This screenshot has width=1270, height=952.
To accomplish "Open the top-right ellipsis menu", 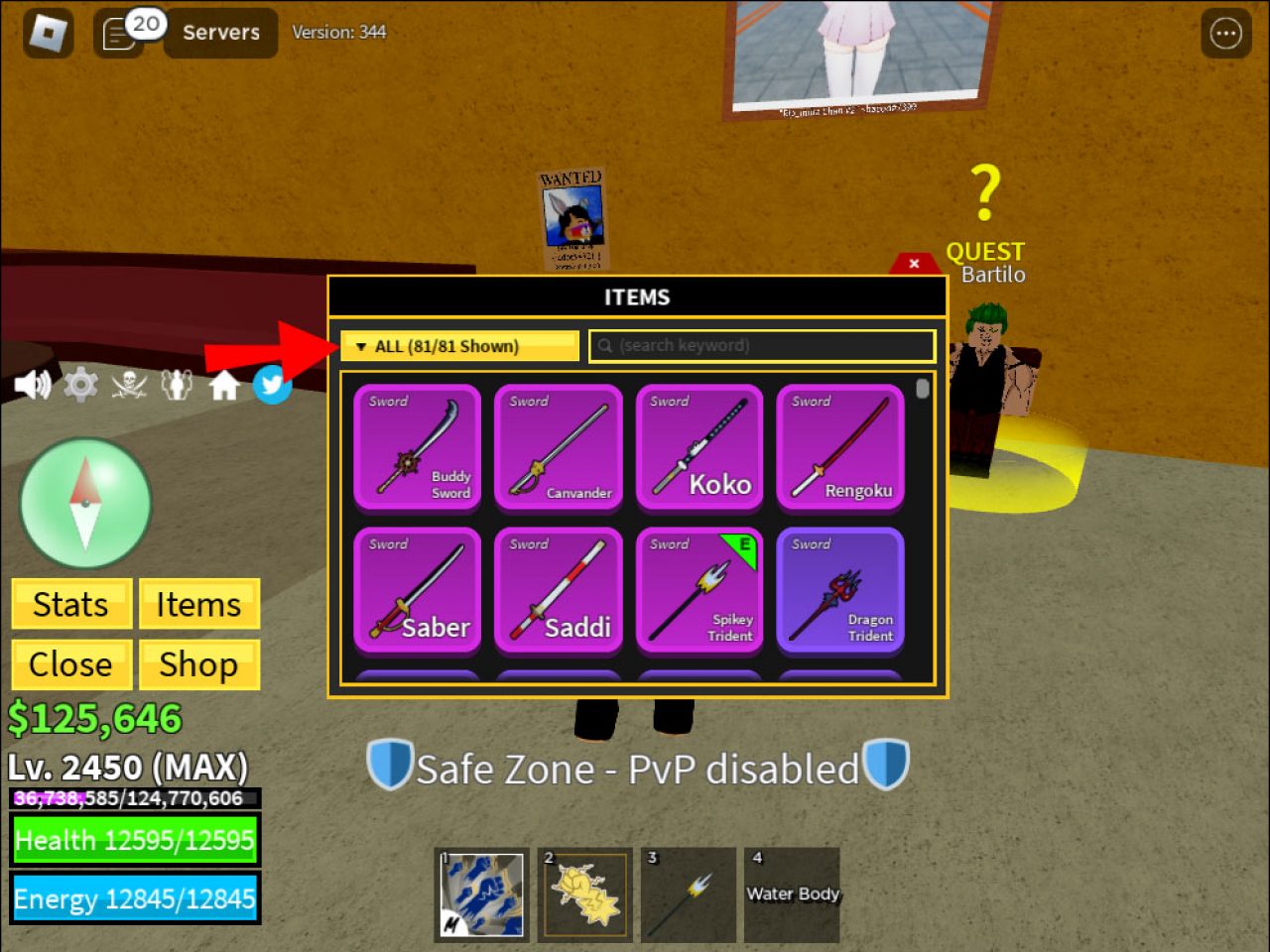I will click(x=1224, y=33).
